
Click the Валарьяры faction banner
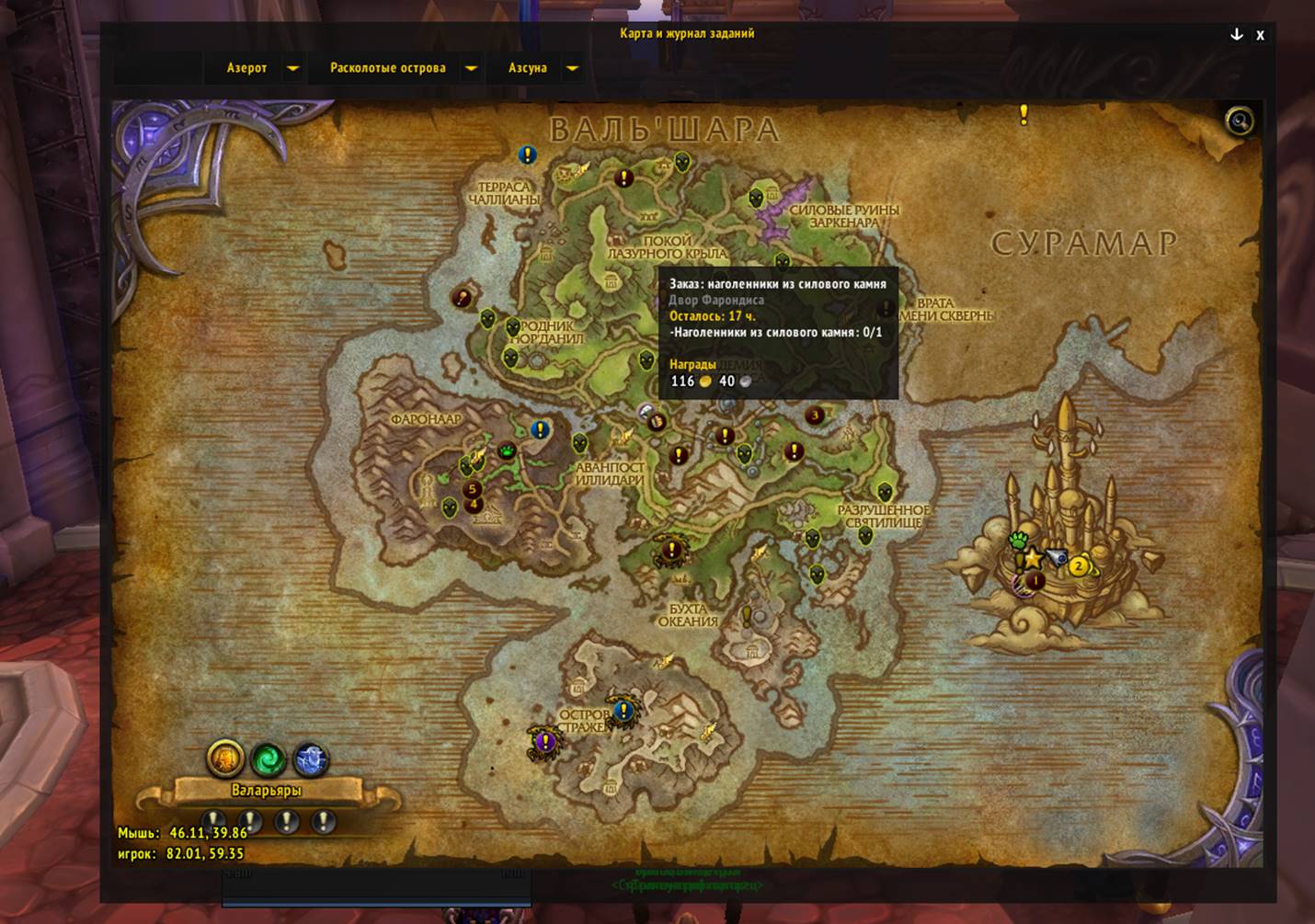click(266, 790)
